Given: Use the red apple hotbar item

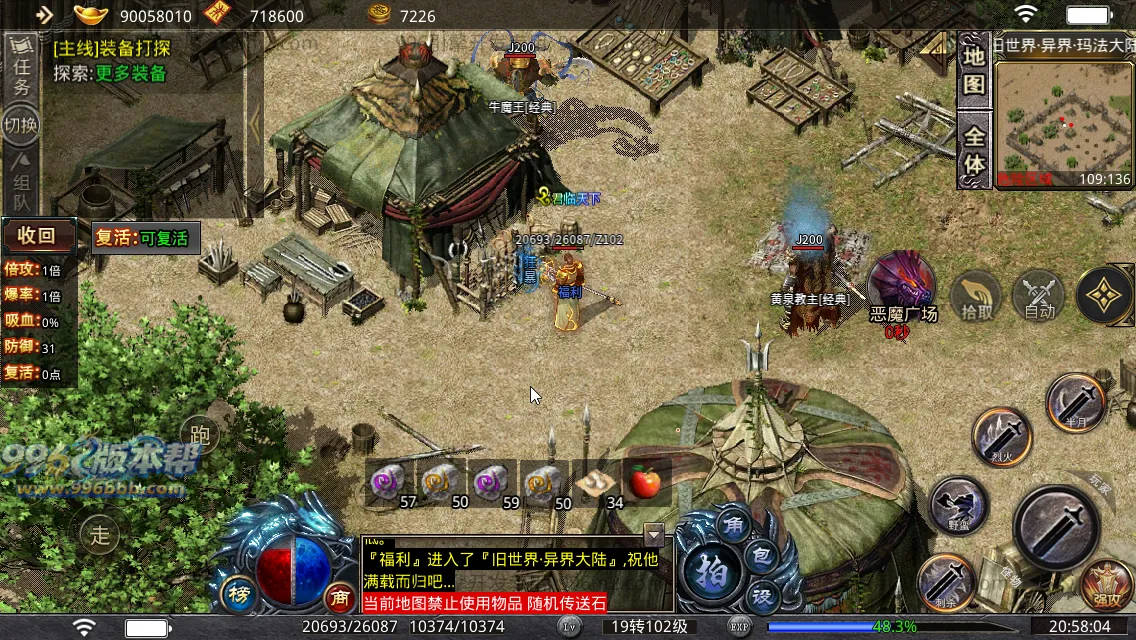Looking at the screenshot, I should point(645,484).
